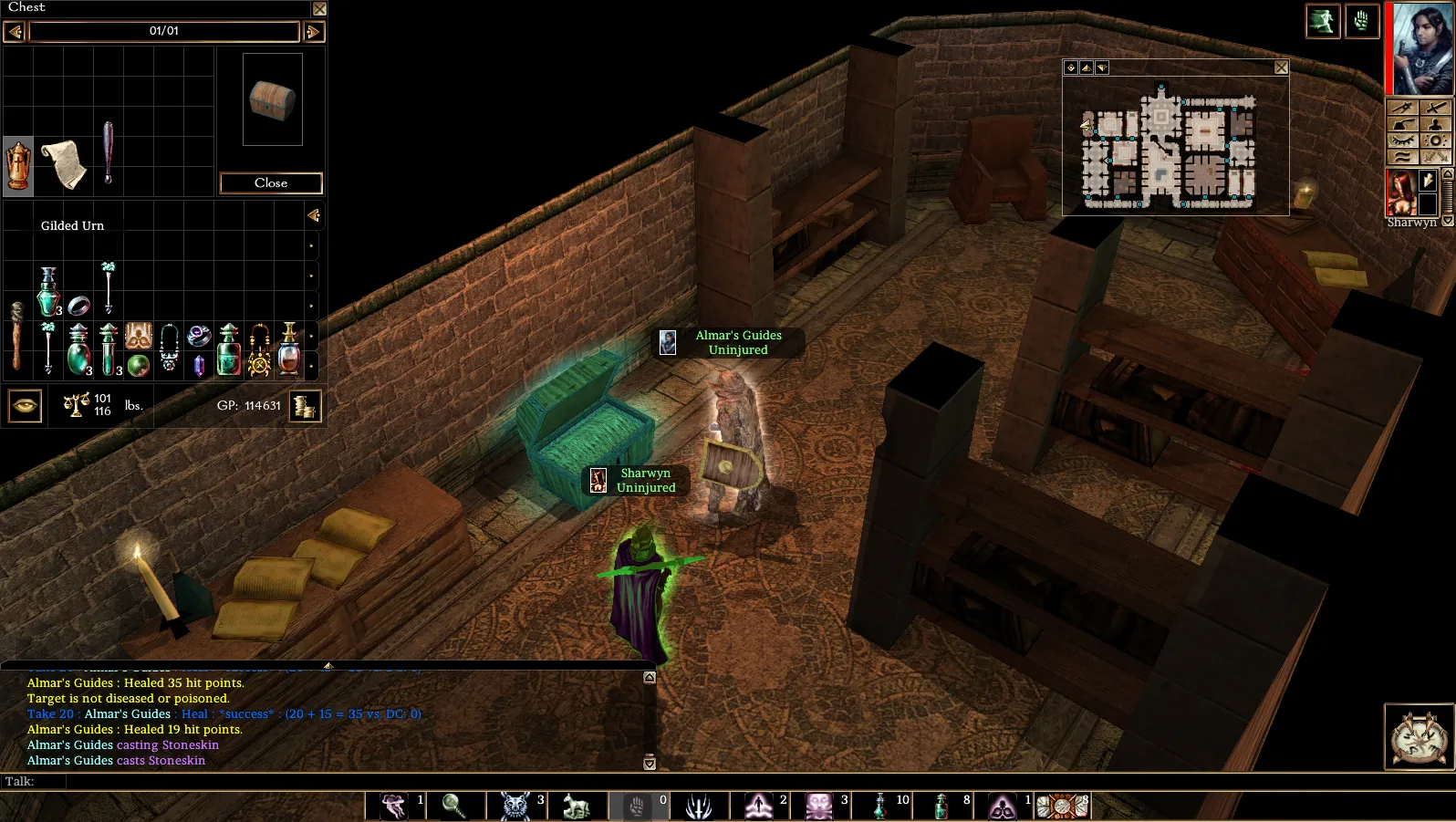Click the gold coins stack button
This screenshot has width=1456, height=822.
coord(305,406)
